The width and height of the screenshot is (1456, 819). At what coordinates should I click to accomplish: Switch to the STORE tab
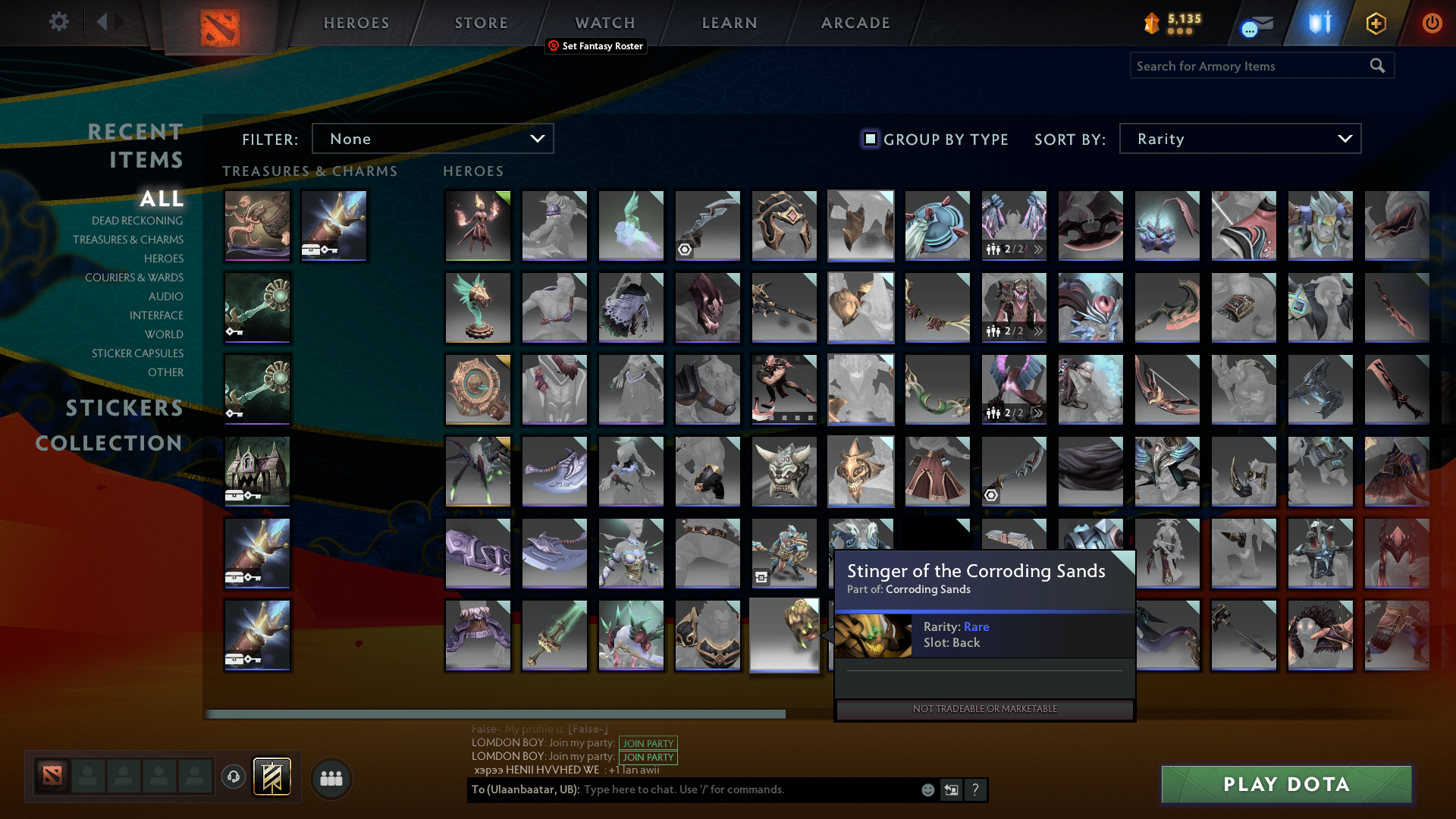pyautogui.click(x=481, y=23)
